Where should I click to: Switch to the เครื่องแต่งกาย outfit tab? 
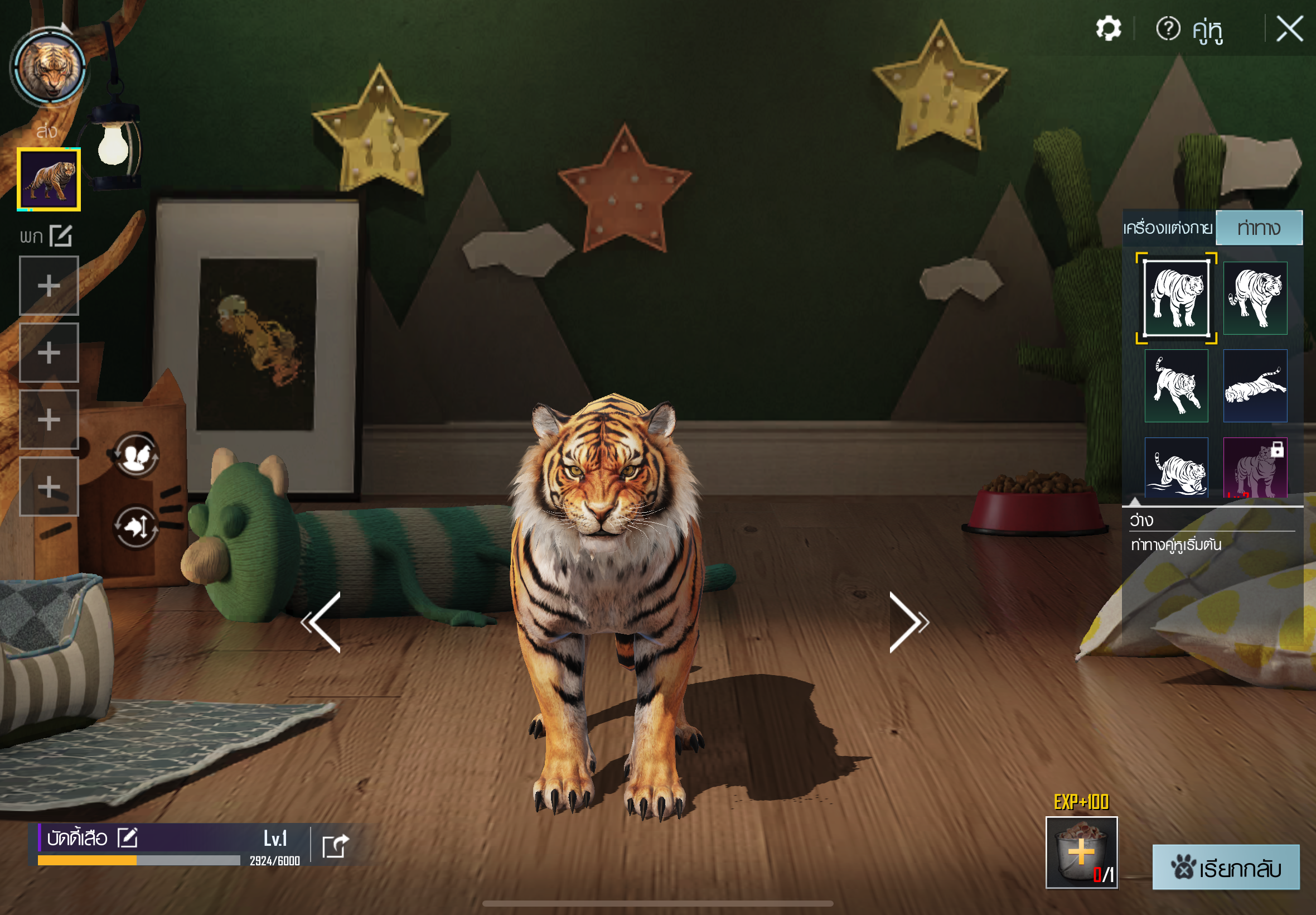pos(1168,228)
